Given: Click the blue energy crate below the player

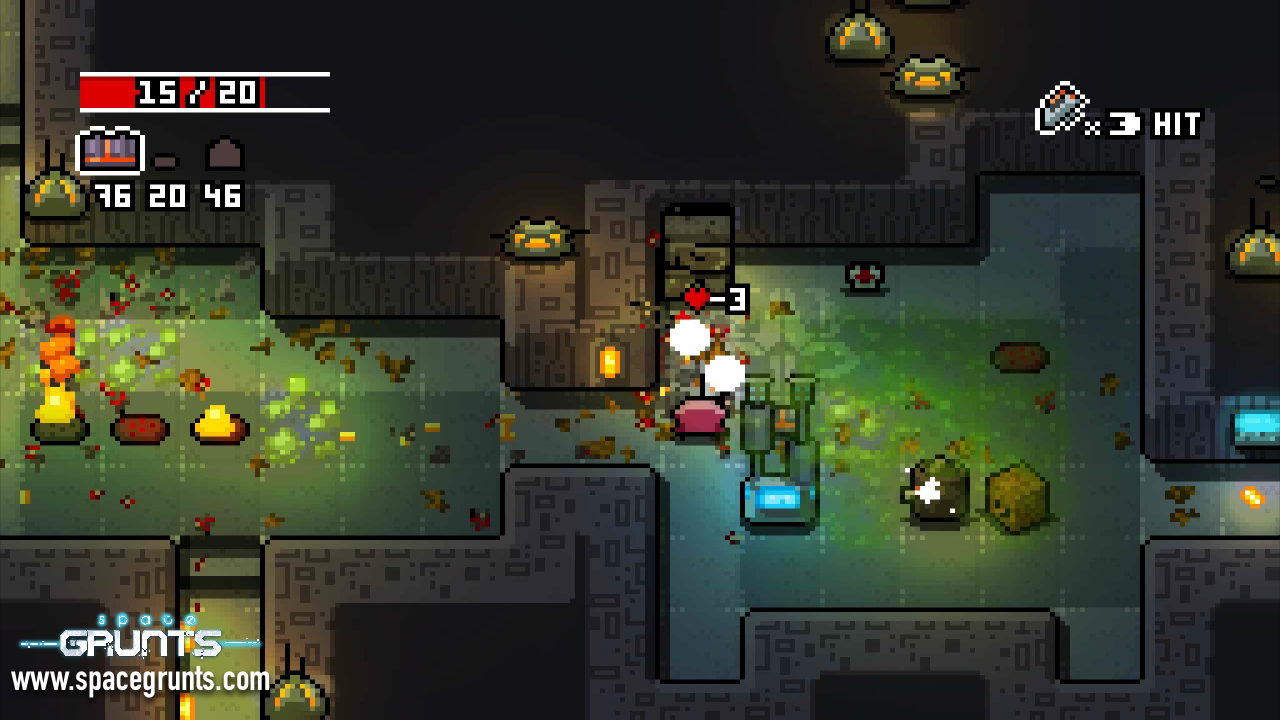Looking at the screenshot, I should tap(780, 495).
